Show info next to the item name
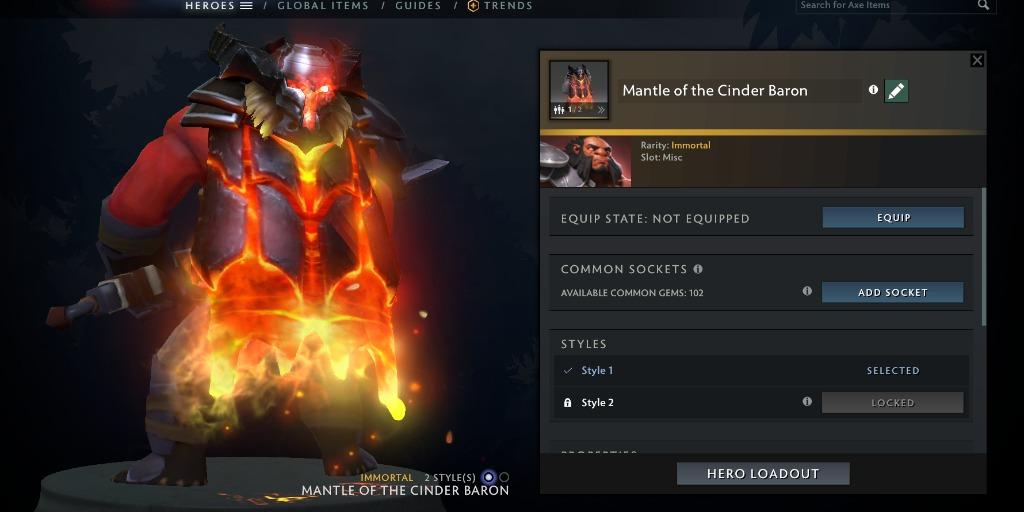 (x=873, y=90)
